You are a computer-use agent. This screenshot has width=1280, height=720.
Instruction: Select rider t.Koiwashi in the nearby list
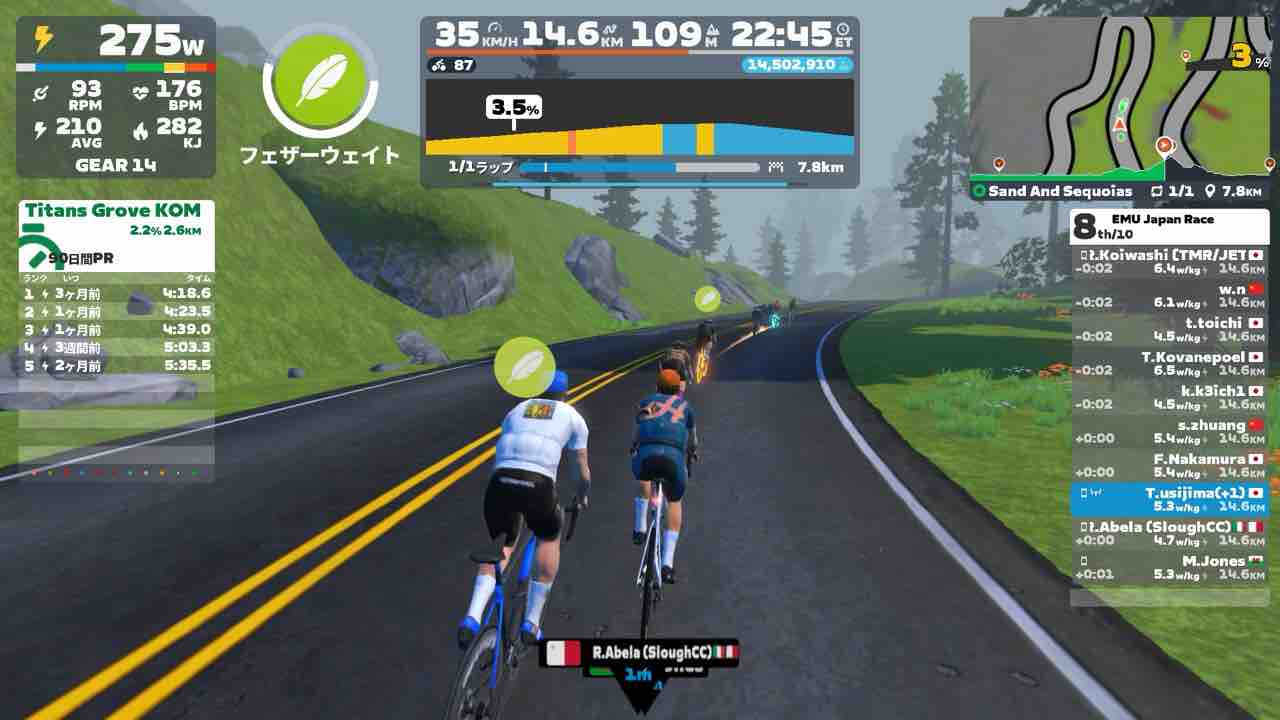pyautogui.click(x=1169, y=262)
